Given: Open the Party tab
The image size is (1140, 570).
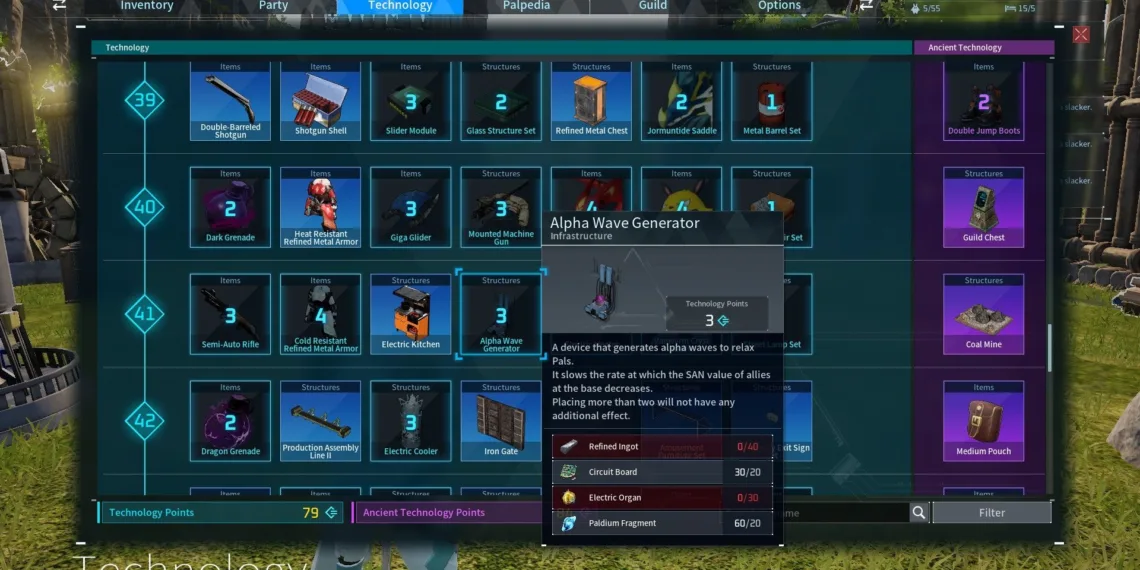Looking at the screenshot, I should (x=273, y=6).
